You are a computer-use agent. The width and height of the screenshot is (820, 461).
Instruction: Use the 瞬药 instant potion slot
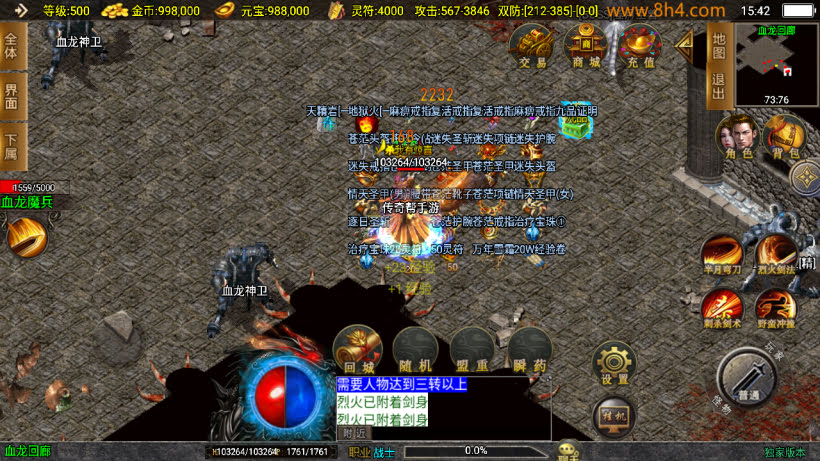[x=530, y=350]
